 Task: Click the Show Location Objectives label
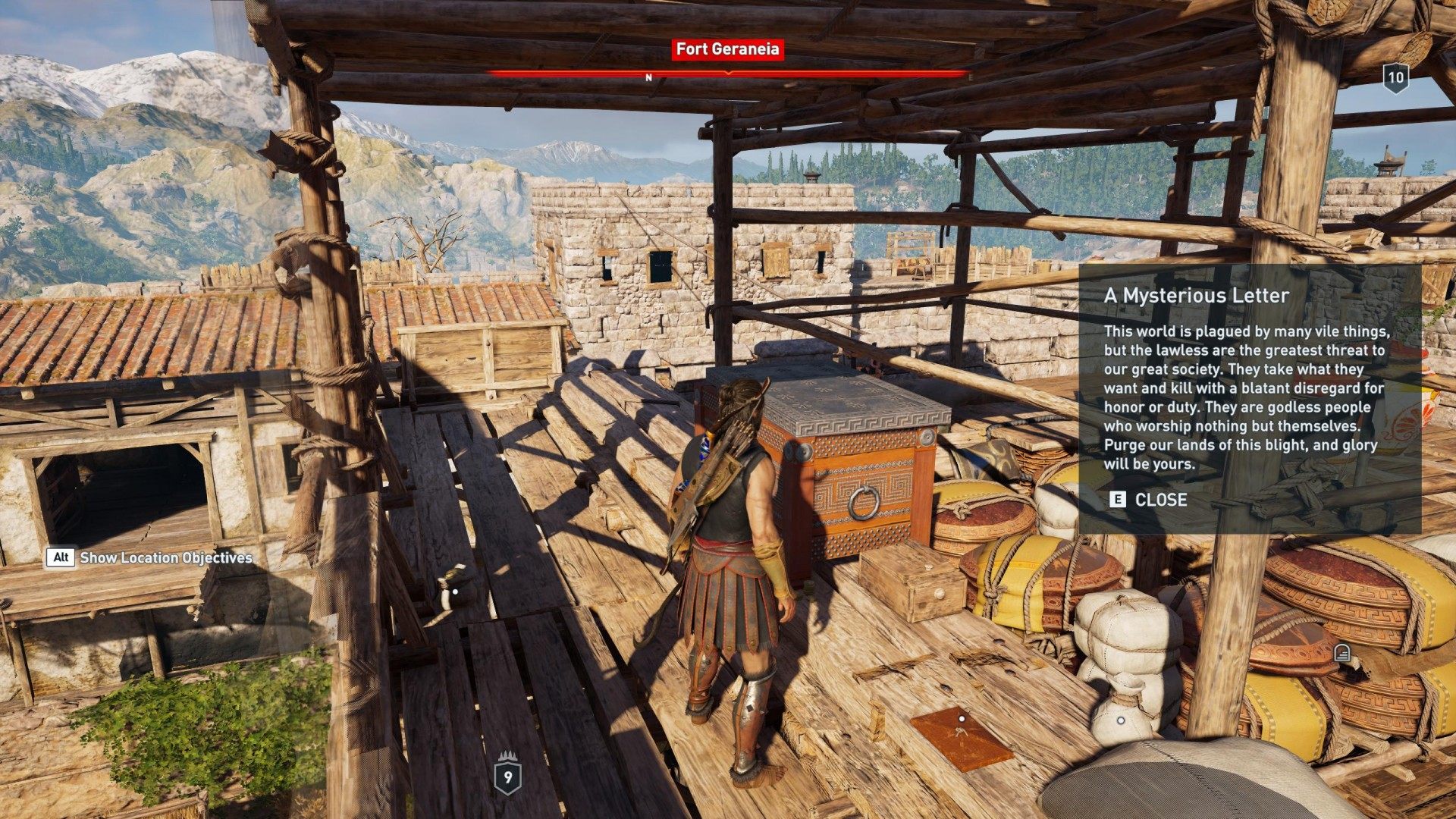point(168,559)
